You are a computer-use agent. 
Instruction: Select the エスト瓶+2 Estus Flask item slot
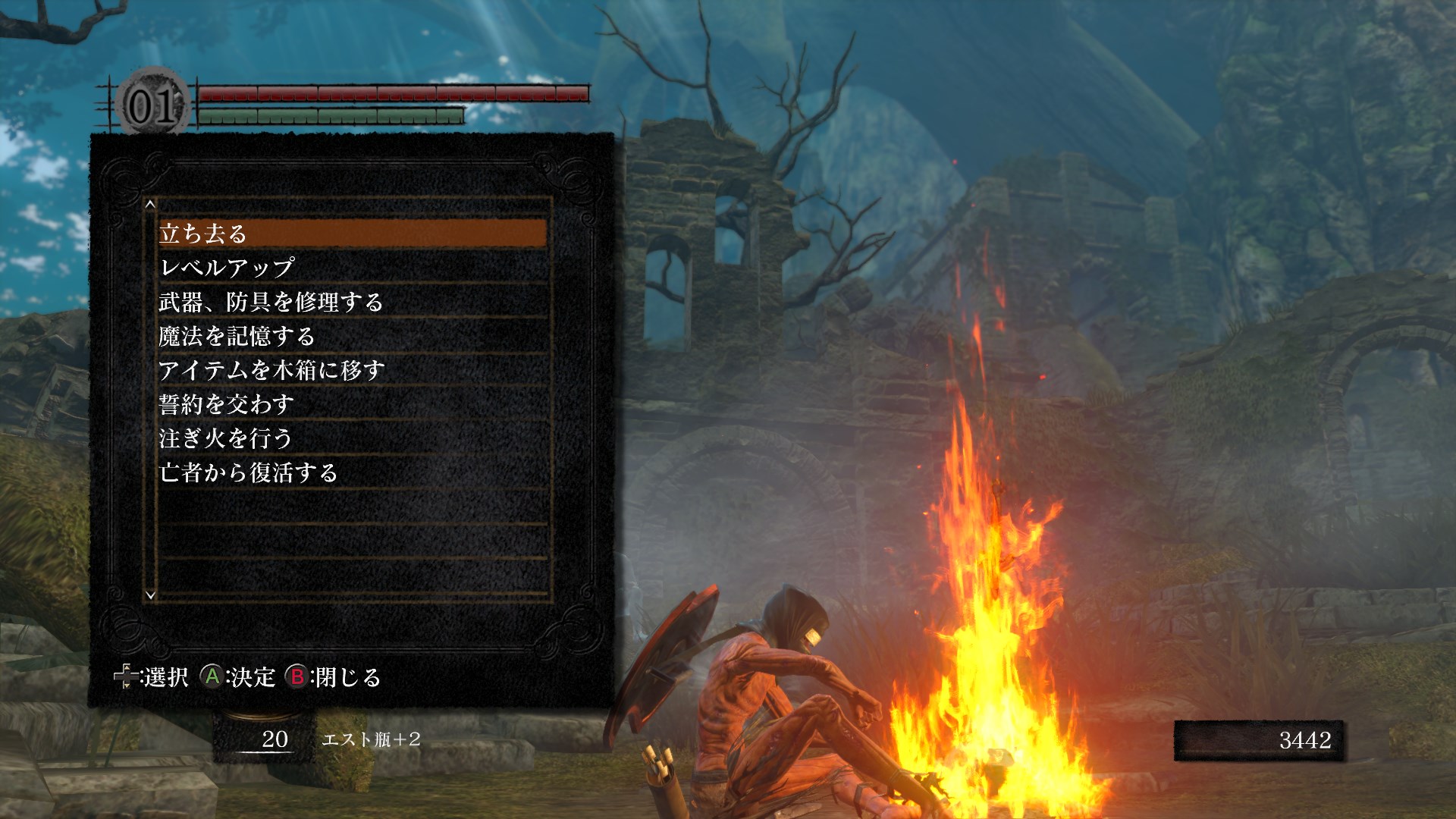[x=370, y=739]
